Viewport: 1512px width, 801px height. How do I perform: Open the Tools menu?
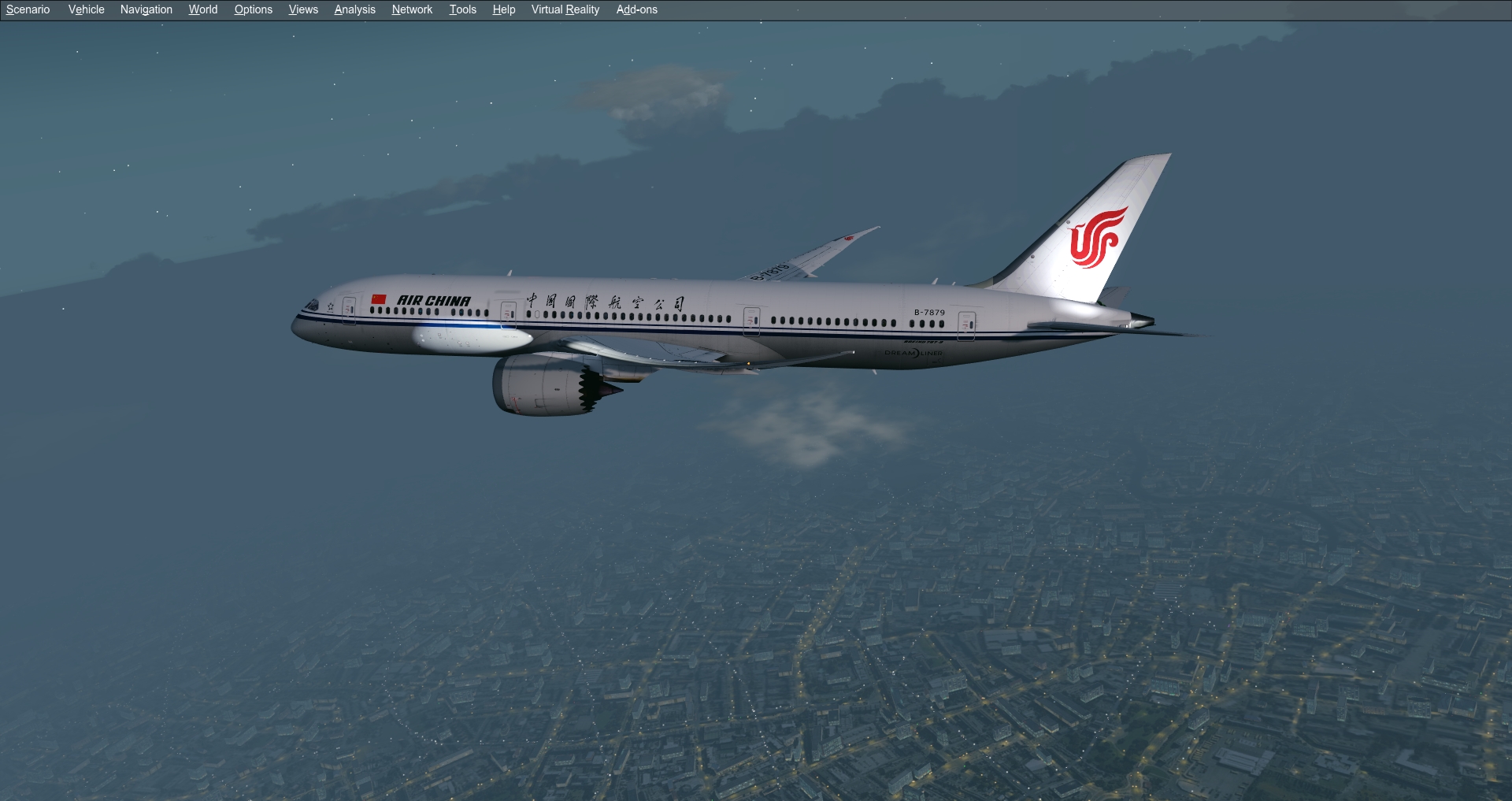pos(462,9)
